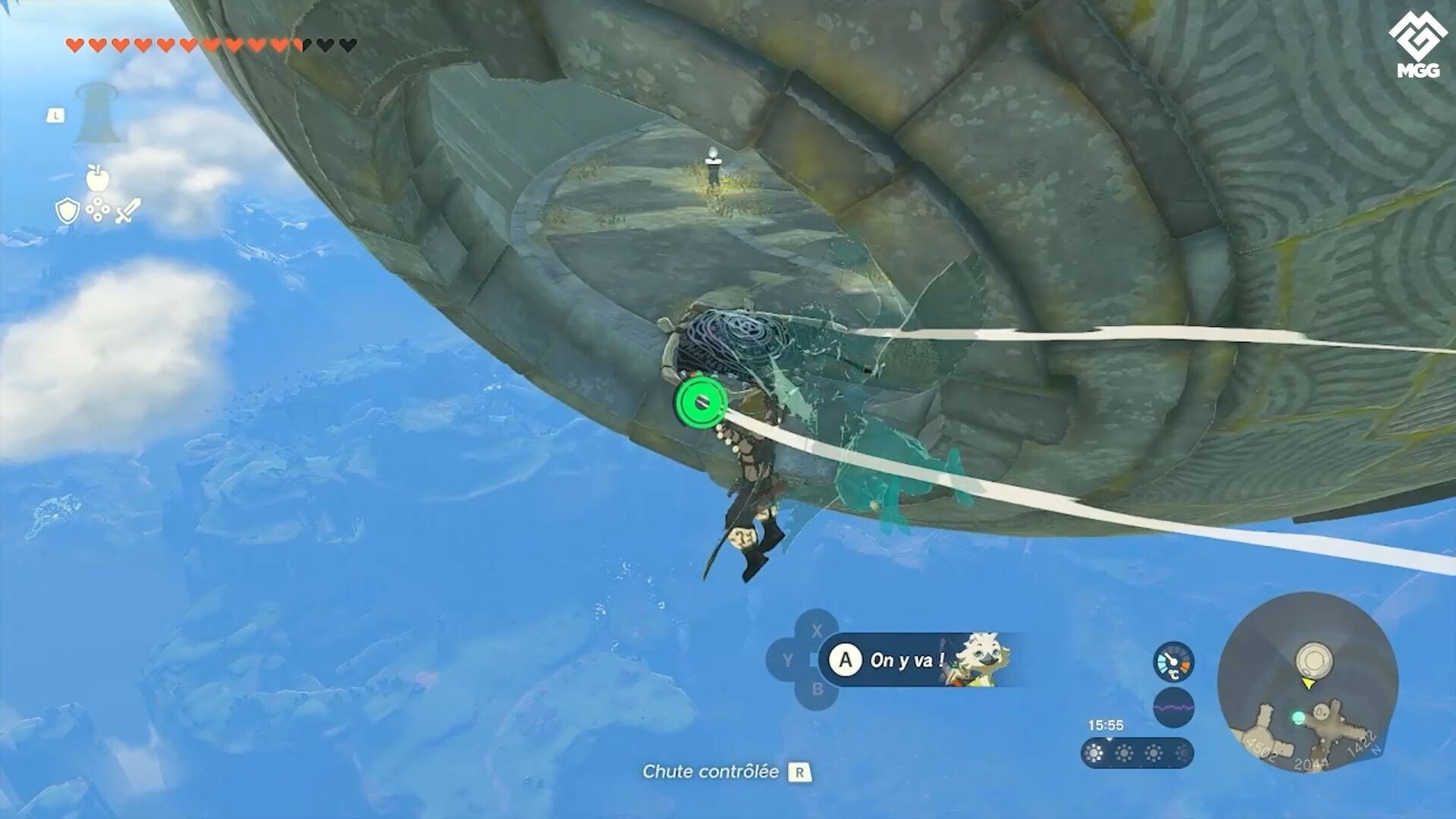
Task: Activate the faded ability icon by the L tag
Action: coord(96,114)
